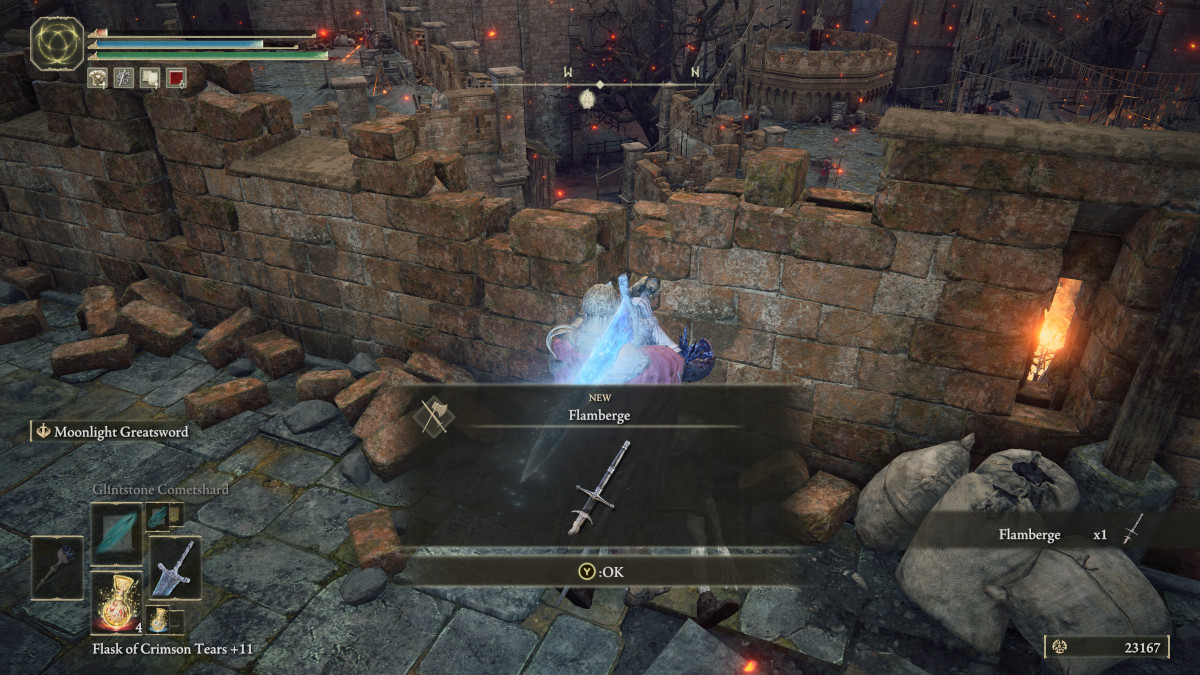1200x675 pixels.
Task: Confirm the Flamberge pickup with OK
Action: pos(599,572)
